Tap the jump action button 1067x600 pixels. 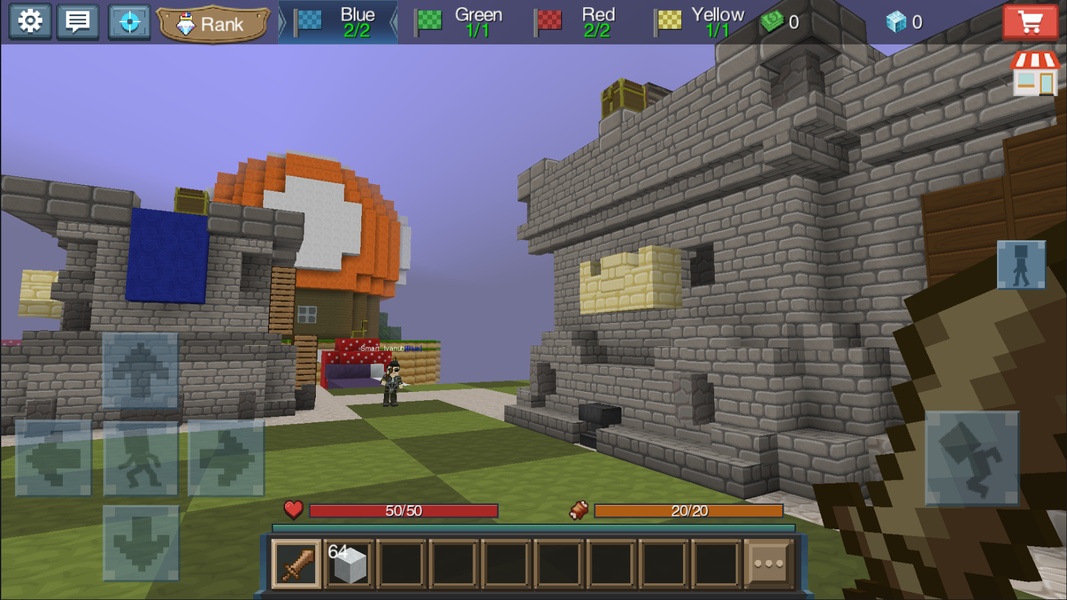[x=971, y=457]
